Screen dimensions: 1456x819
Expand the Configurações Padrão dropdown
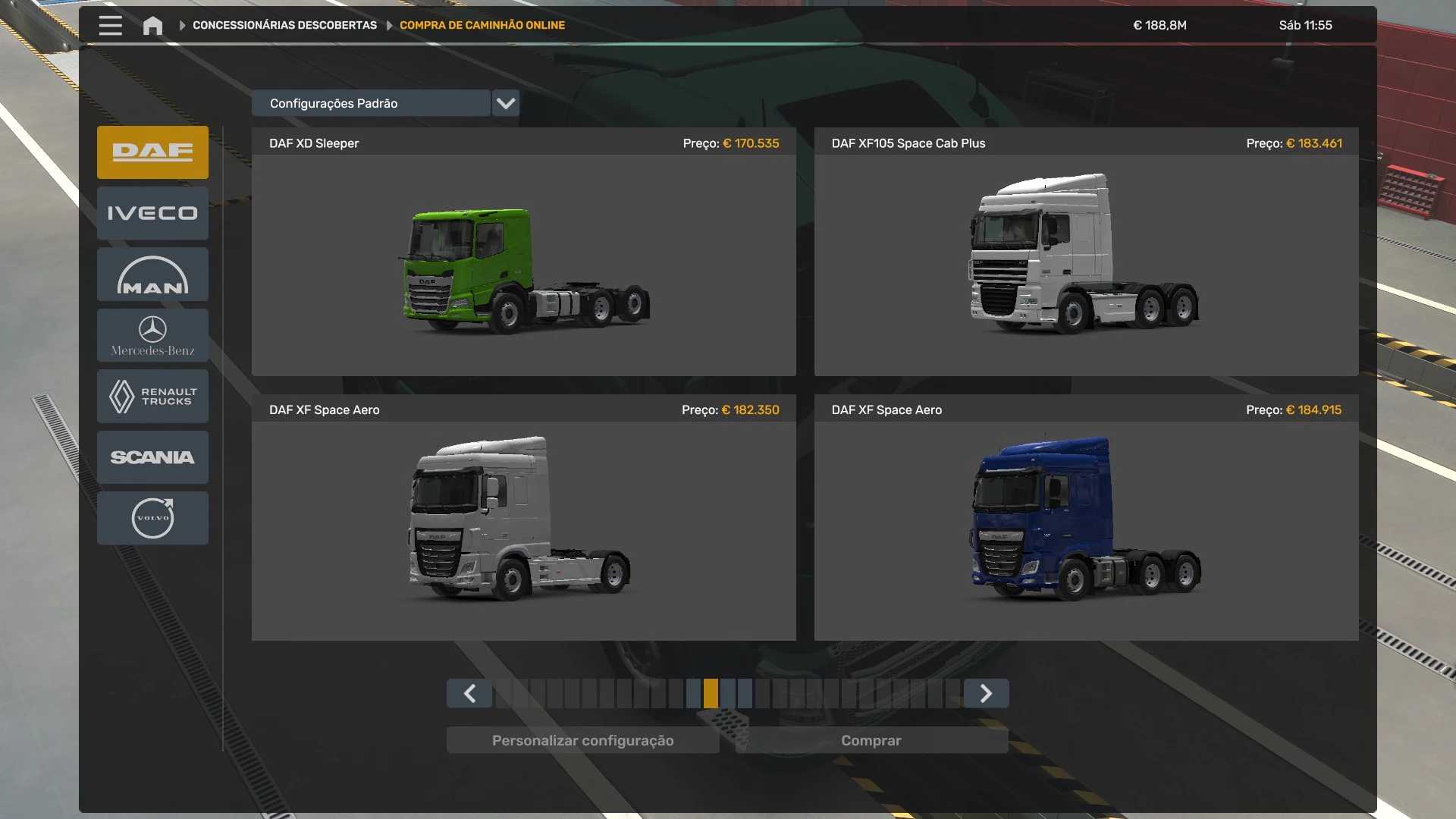coord(505,103)
